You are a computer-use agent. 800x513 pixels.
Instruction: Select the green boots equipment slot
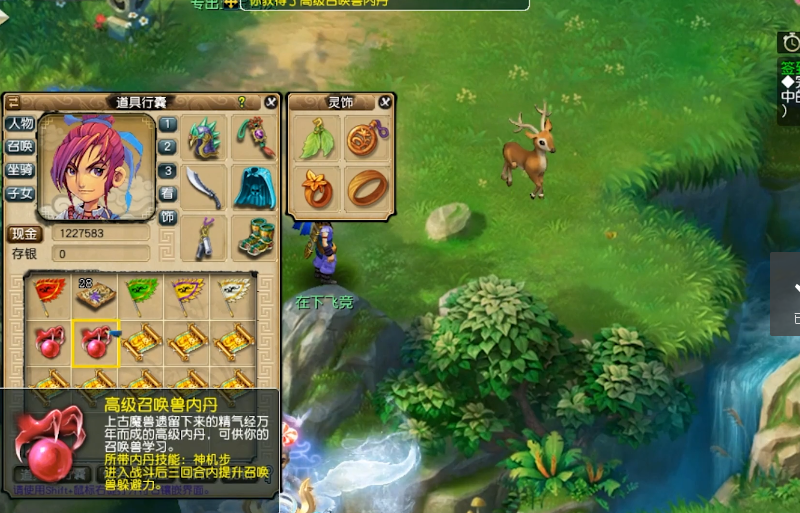click(x=254, y=237)
